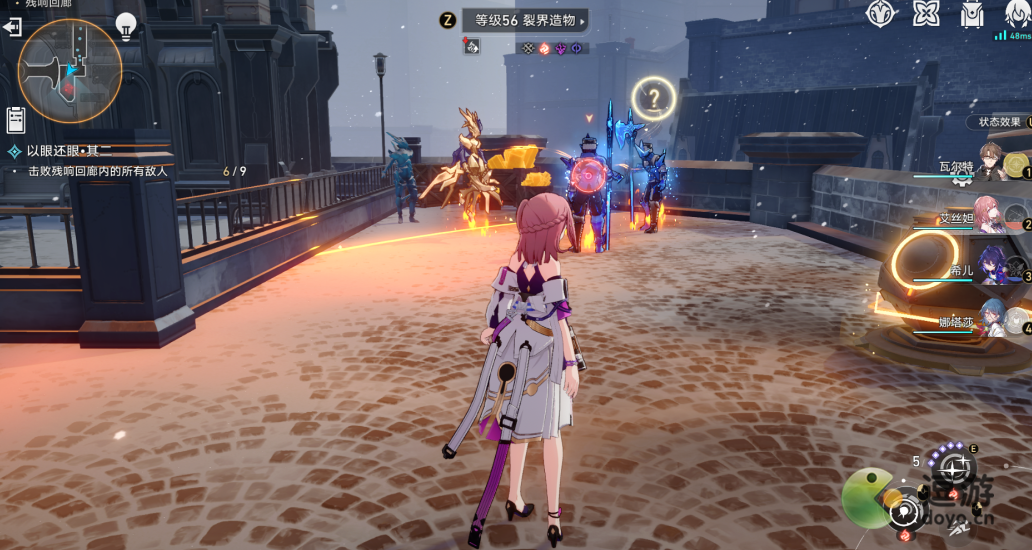Viewport: 1032px width, 550px height.
Task: Open the 状态效果 status effects panel
Action: tap(1000, 122)
